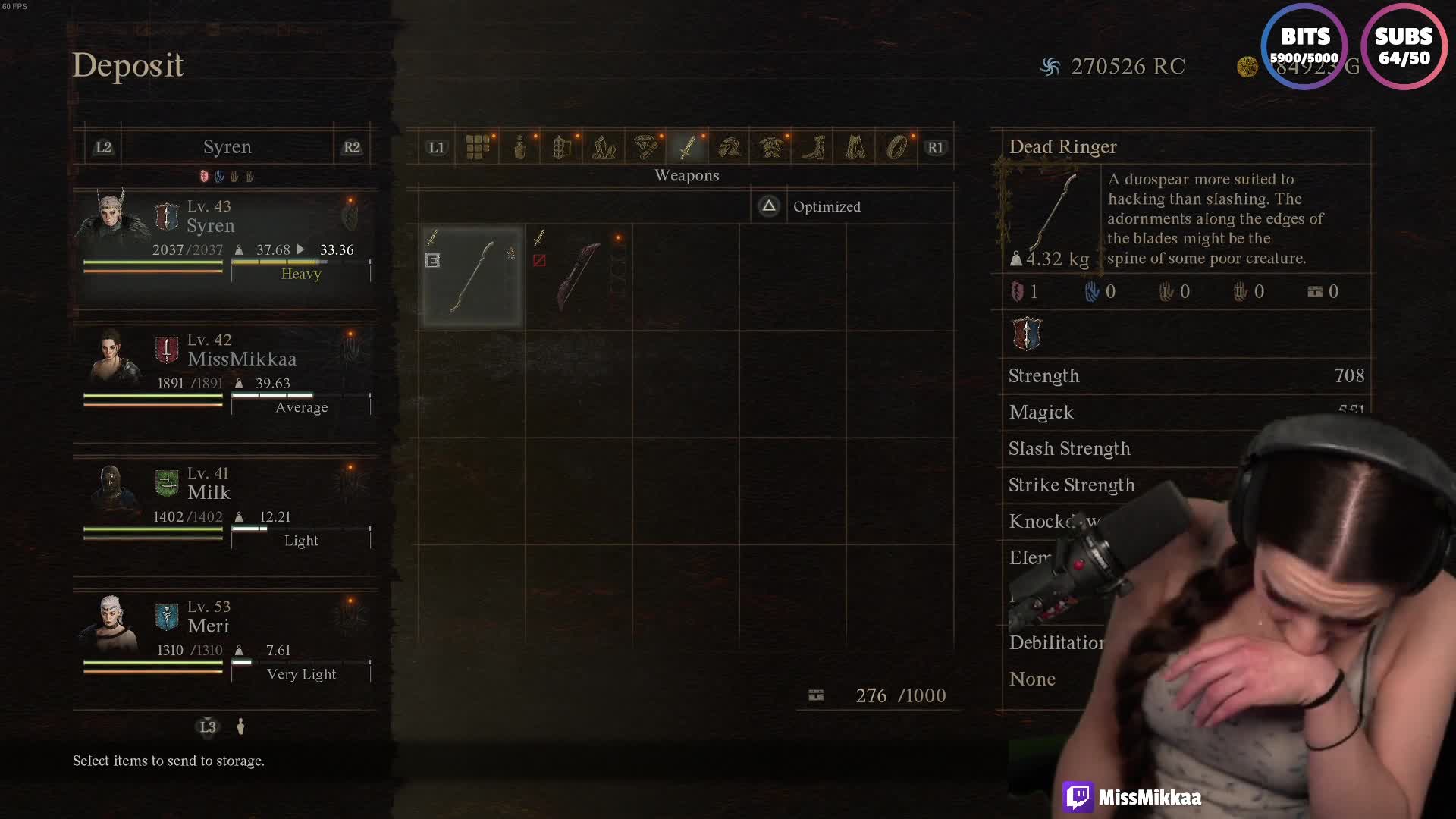Choose MissMikkaa's character panel
Viewport: 1456px width, 819px height.
pos(225,372)
